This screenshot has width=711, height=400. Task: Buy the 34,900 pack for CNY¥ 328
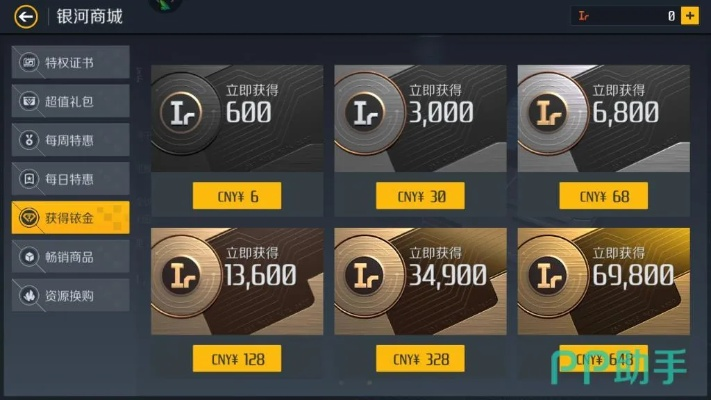[x=420, y=359]
